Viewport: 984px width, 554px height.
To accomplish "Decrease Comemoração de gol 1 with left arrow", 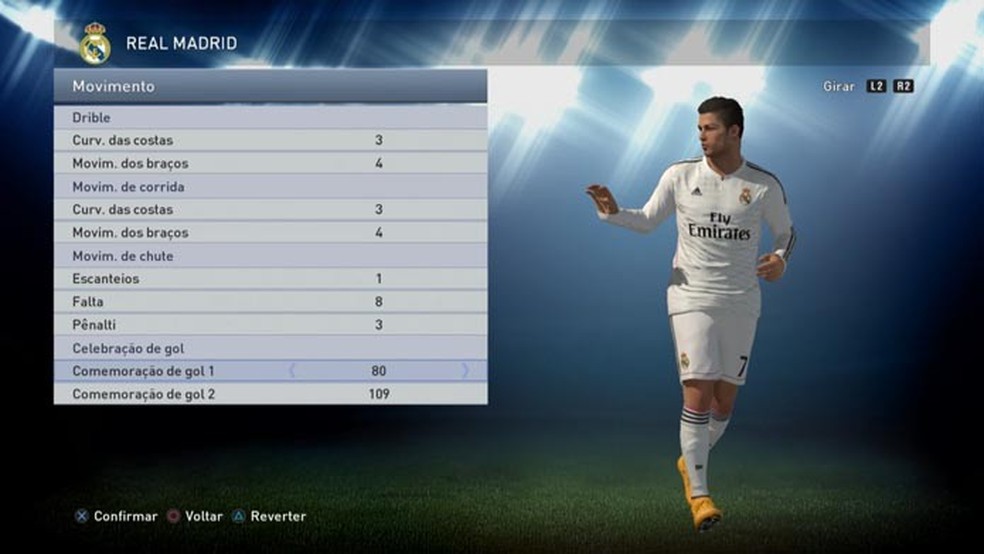I will [292, 371].
